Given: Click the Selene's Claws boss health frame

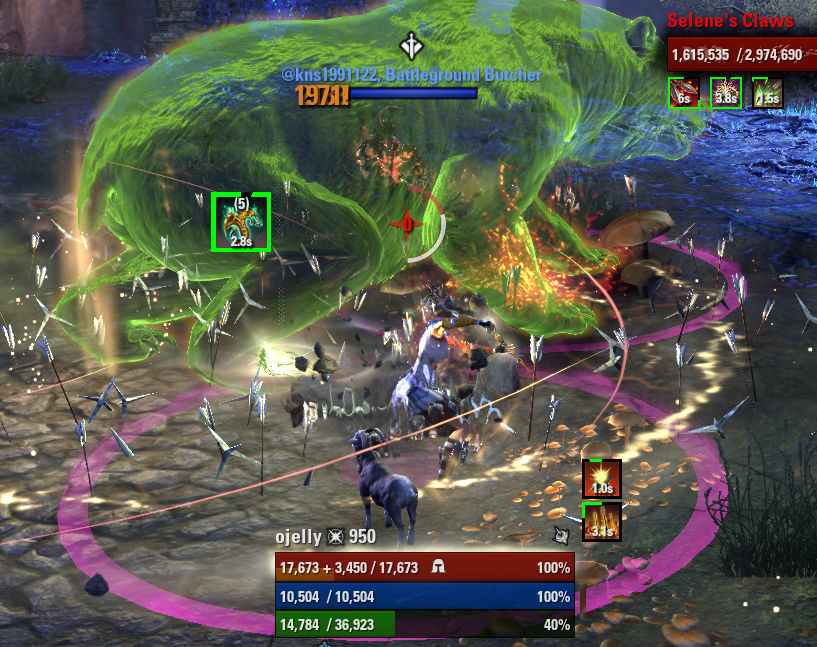Looking at the screenshot, I should pyautogui.click(x=736, y=54).
